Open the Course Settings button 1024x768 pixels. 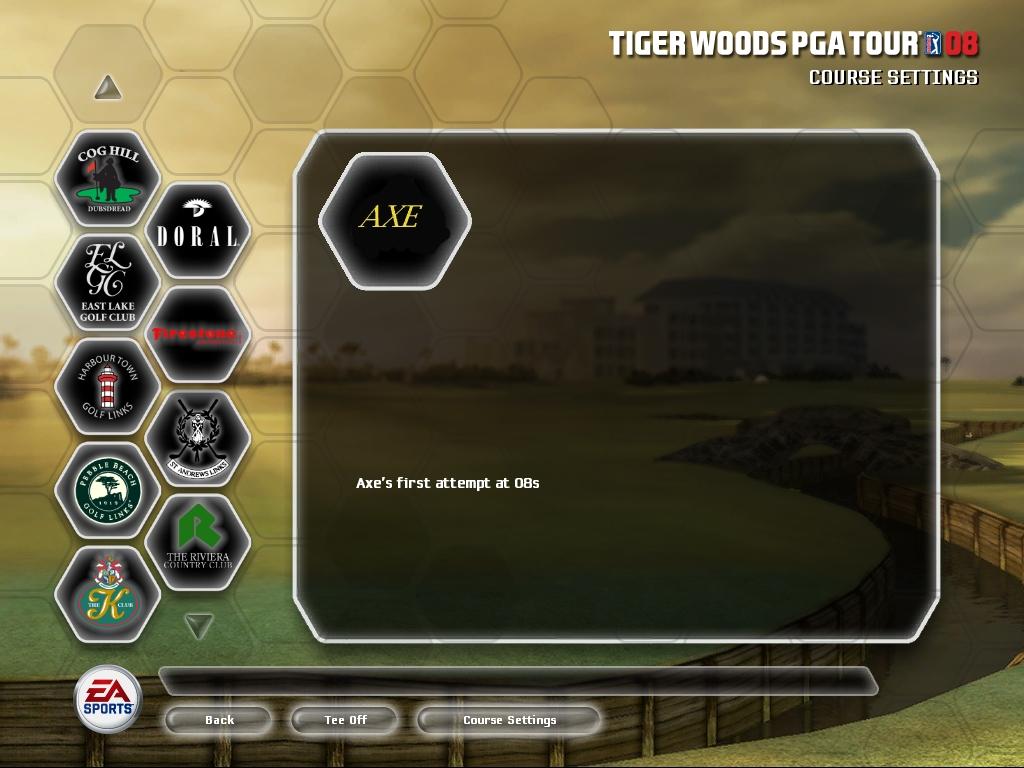coord(509,720)
